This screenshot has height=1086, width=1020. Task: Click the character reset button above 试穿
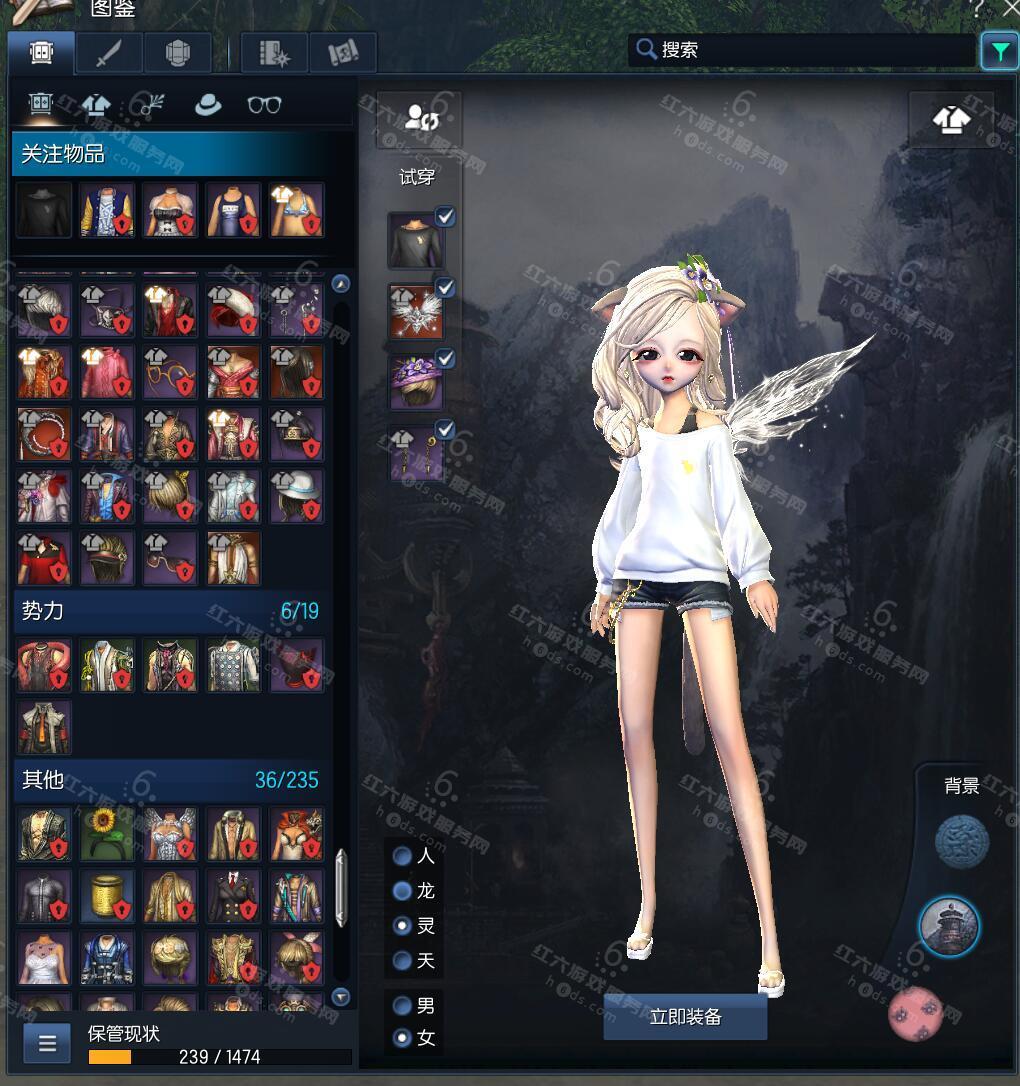[418, 118]
